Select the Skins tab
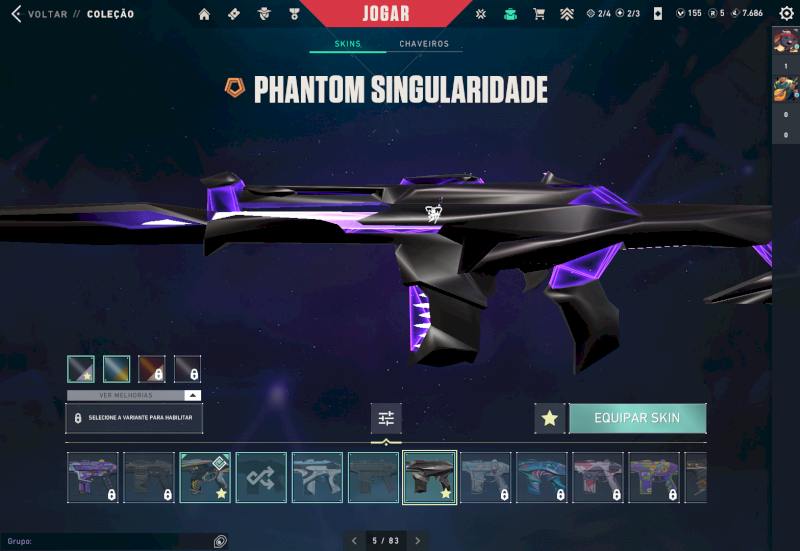800x551 pixels. tap(347, 45)
